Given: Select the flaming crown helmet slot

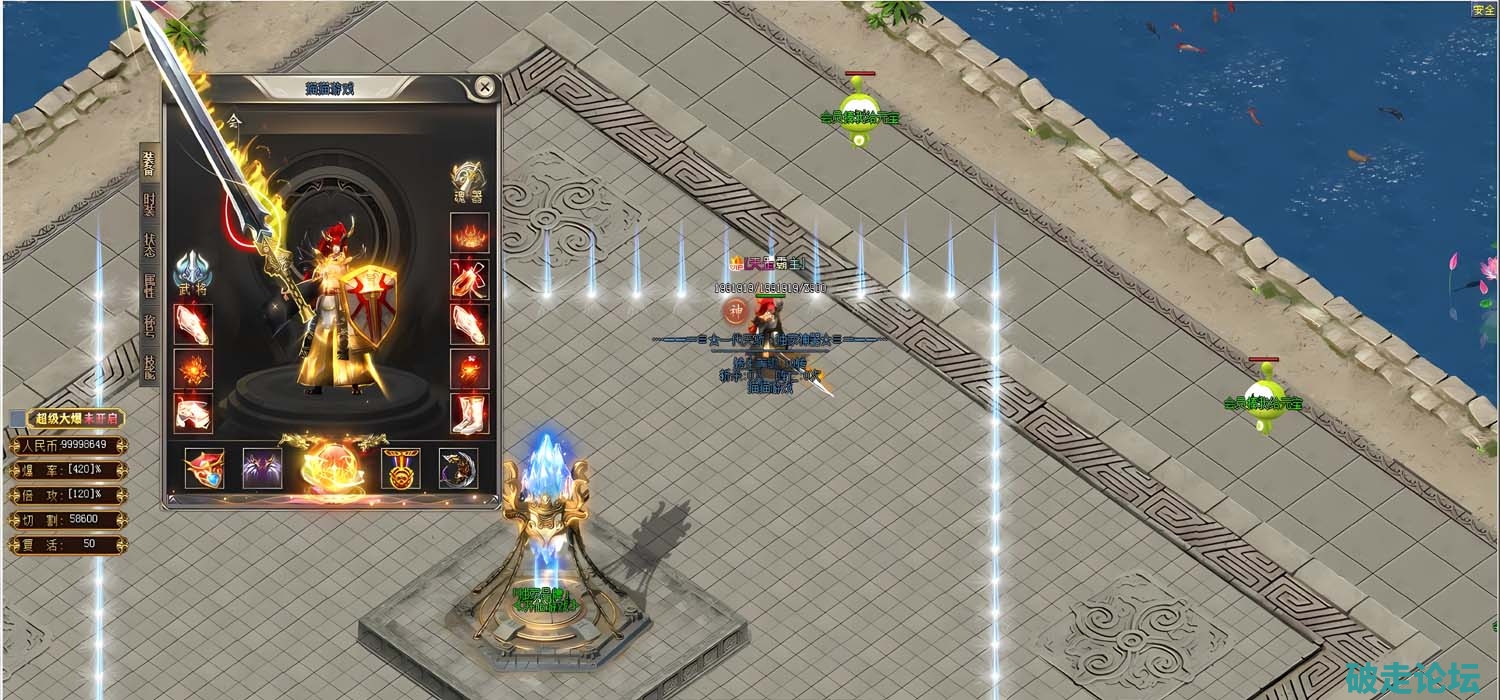Looking at the screenshot, I should point(469,232).
